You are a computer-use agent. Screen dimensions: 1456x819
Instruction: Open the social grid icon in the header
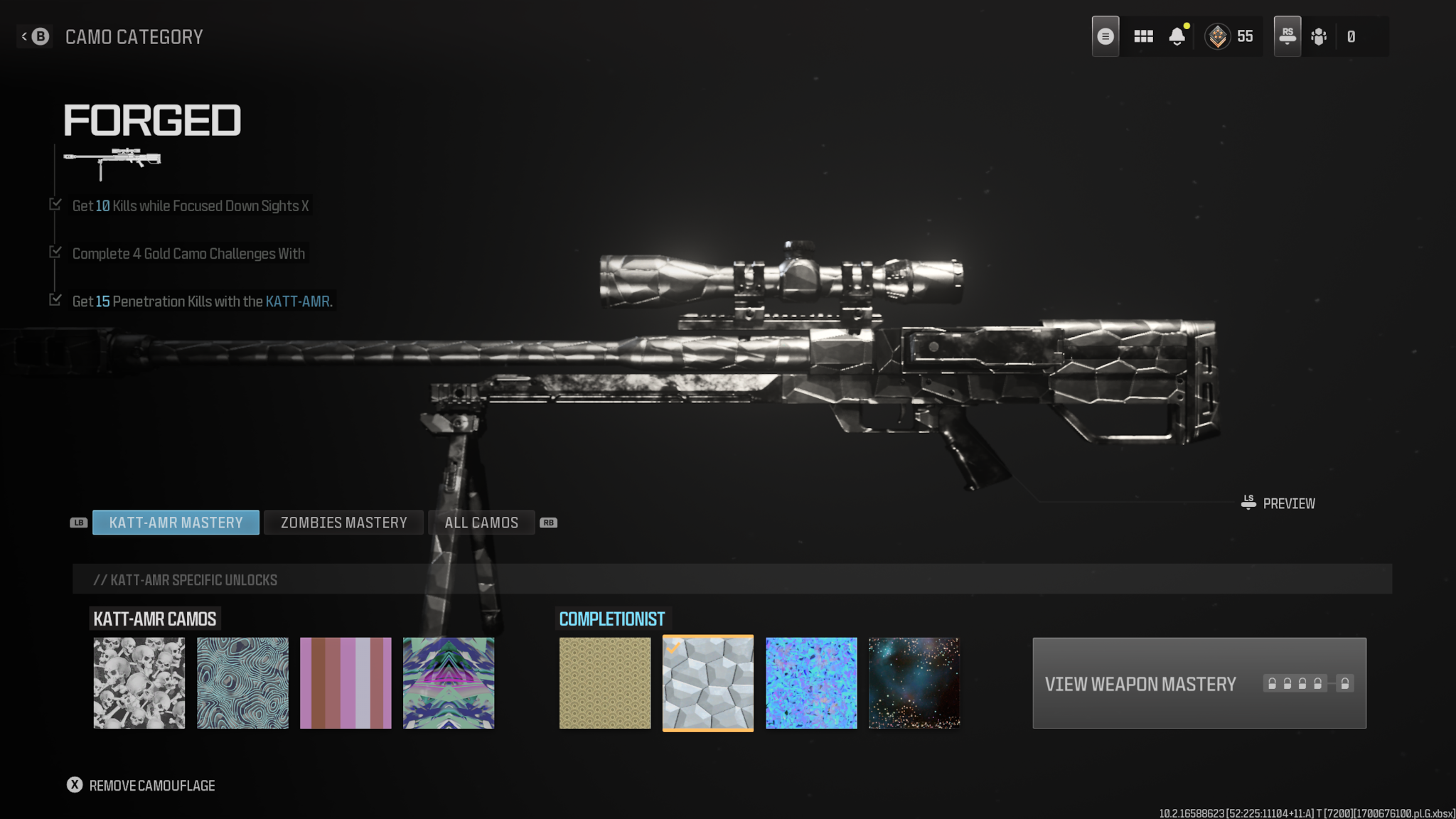1143,36
